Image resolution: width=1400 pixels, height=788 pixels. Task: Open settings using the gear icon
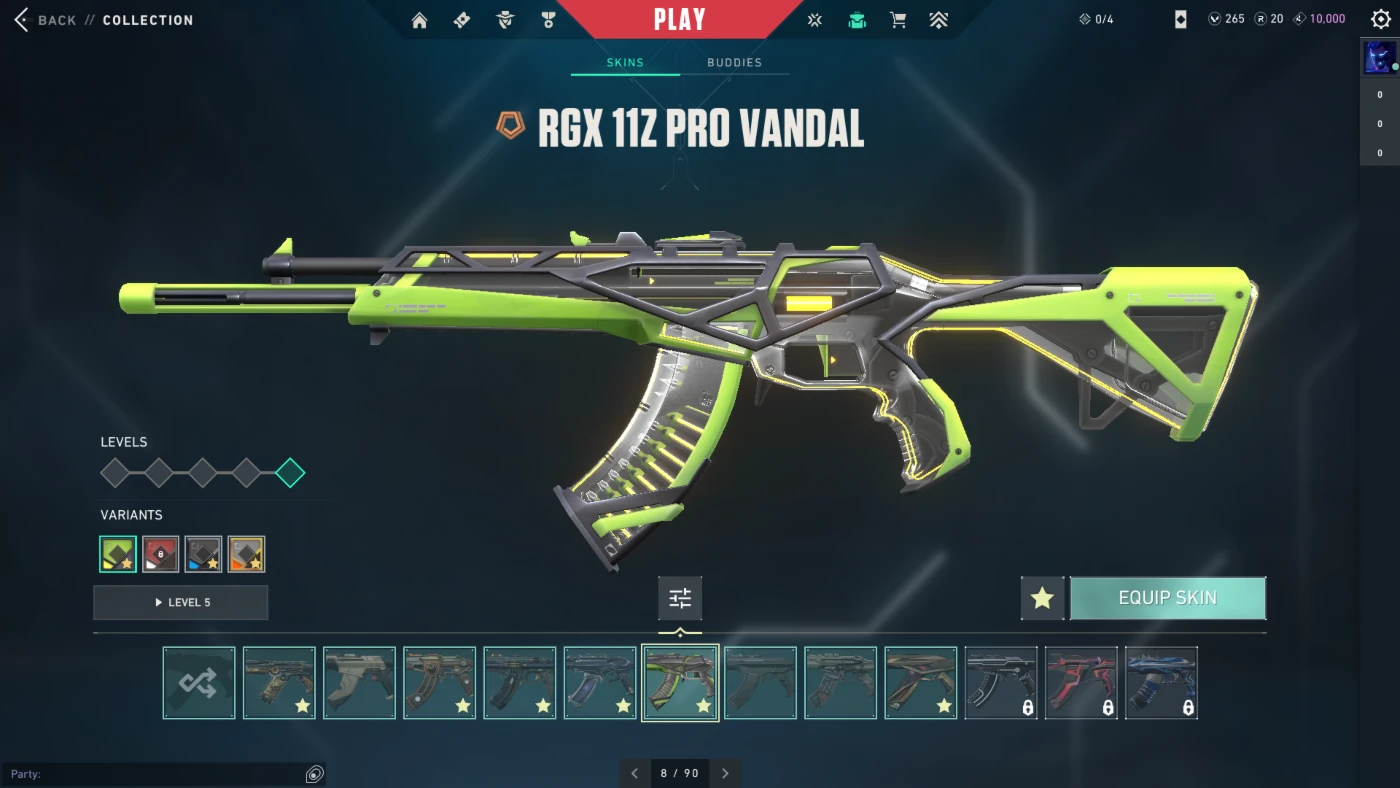[x=1380, y=20]
